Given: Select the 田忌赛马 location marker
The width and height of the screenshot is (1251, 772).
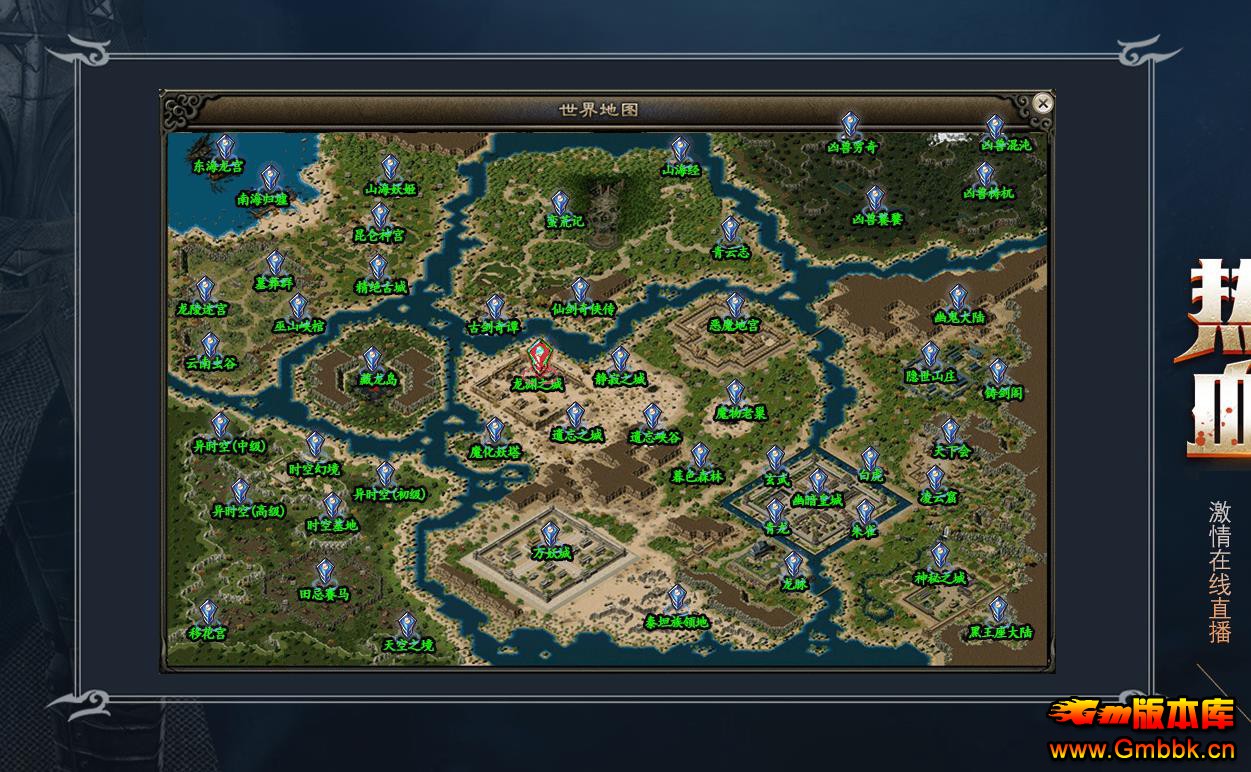Looking at the screenshot, I should pyautogui.click(x=325, y=575).
